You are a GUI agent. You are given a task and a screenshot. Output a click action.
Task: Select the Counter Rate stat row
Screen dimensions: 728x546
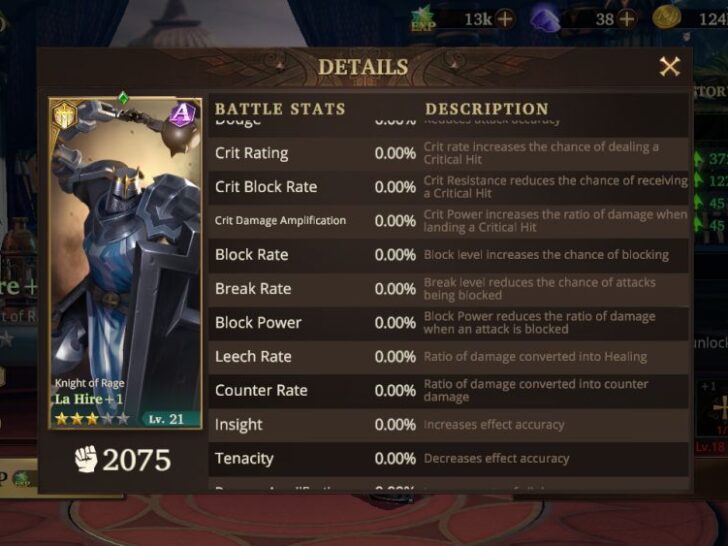tap(450, 390)
